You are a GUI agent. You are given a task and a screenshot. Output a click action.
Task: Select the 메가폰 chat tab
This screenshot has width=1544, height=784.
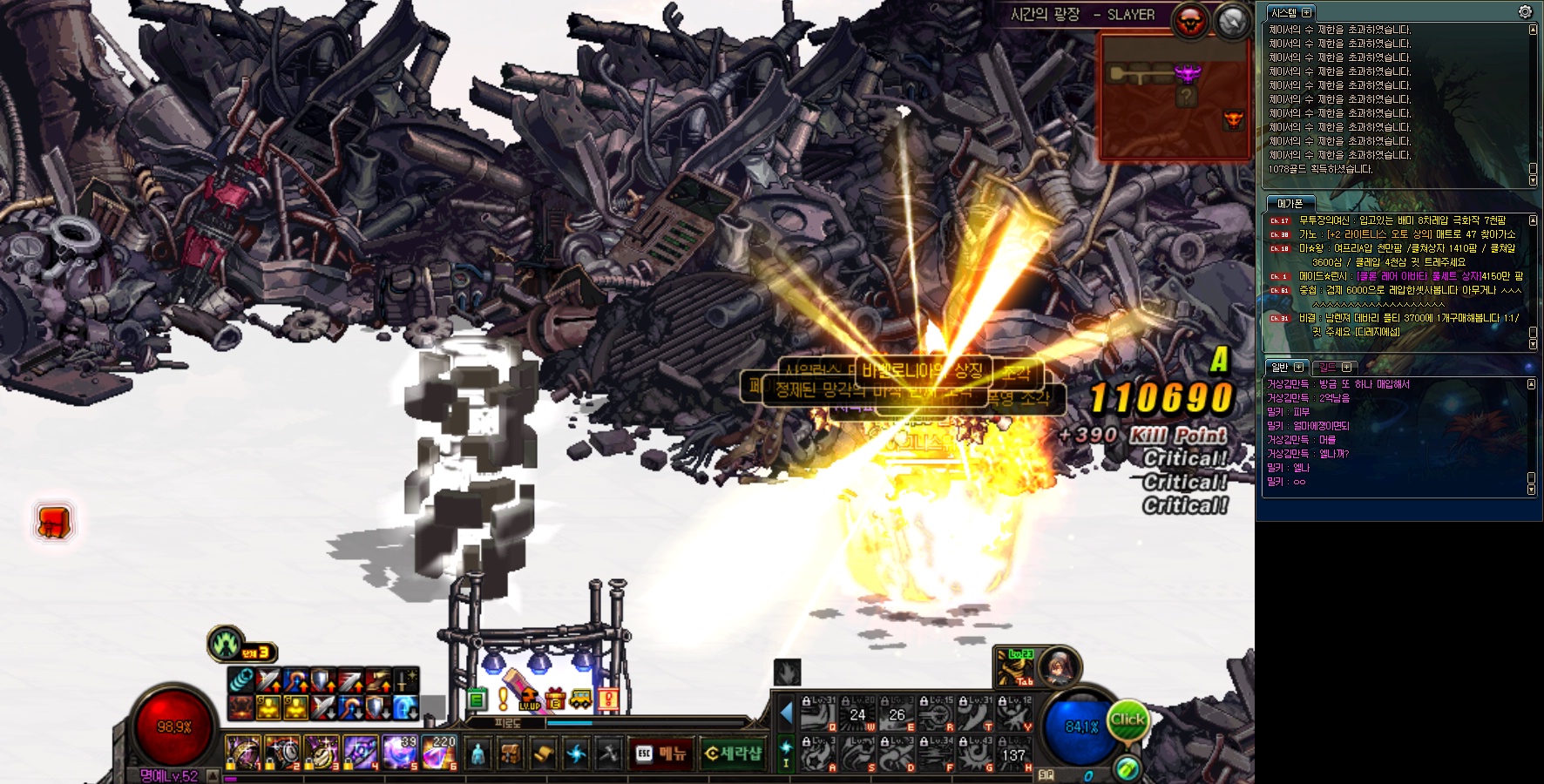[x=1290, y=203]
